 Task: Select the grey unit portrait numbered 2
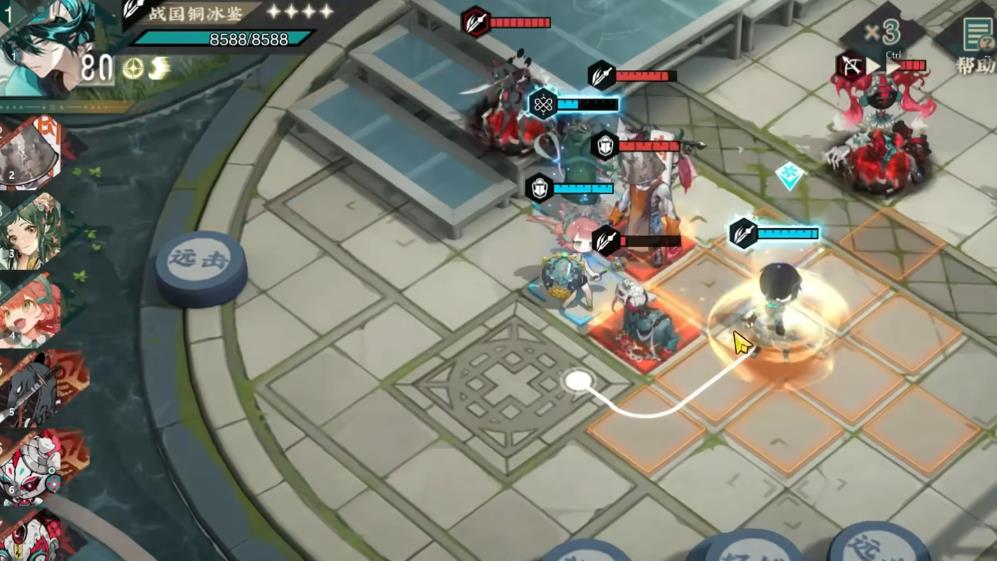pyautogui.click(x=32, y=153)
